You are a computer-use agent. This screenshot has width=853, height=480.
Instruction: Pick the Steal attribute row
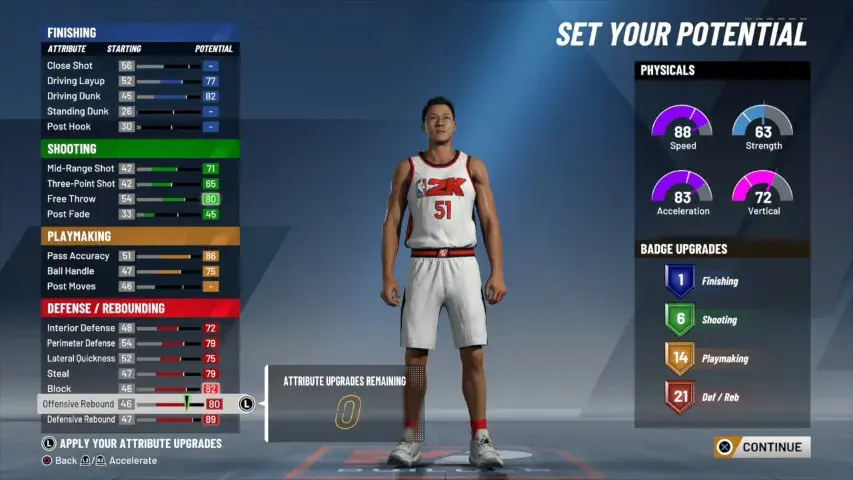[x=140, y=373]
